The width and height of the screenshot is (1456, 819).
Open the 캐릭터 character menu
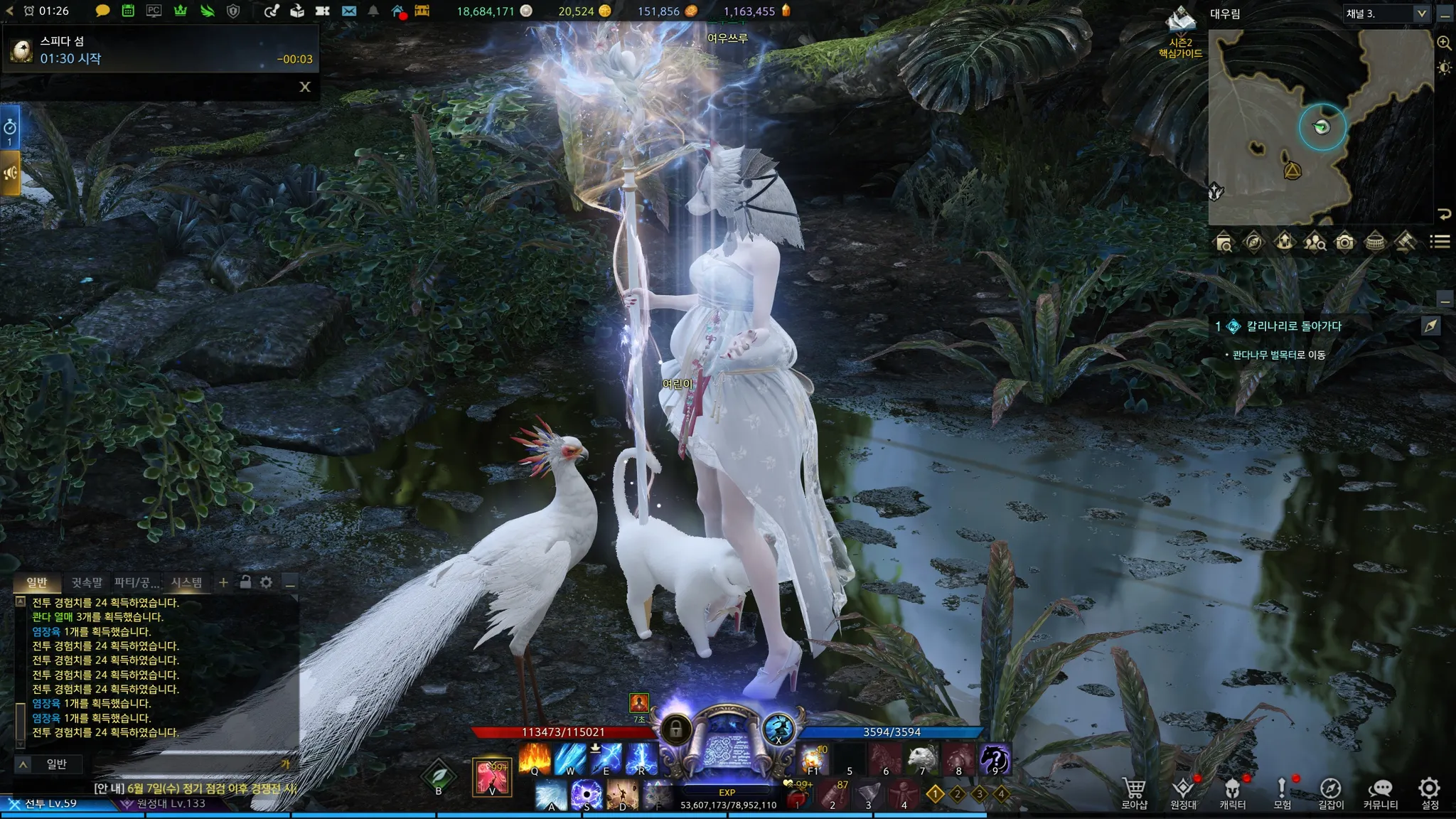pyautogui.click(x=1232, y=791)
